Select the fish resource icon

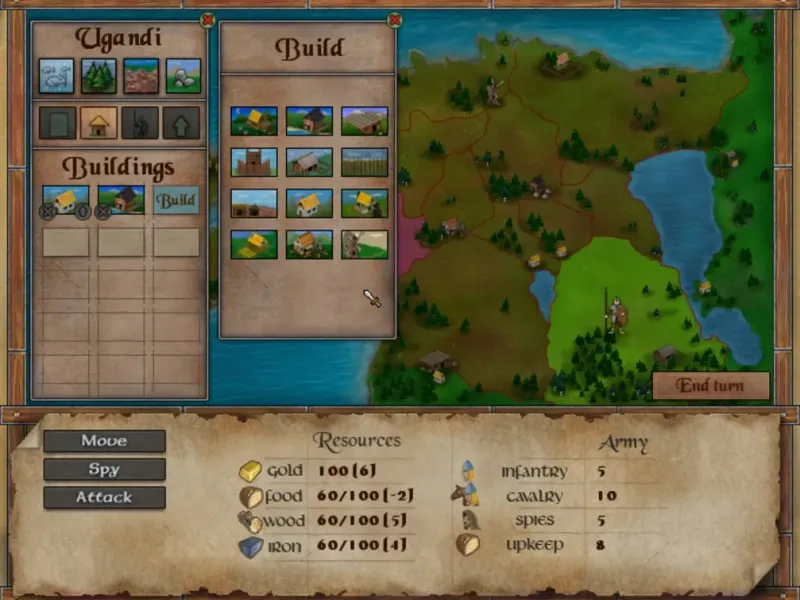click(x=56, y=75)
